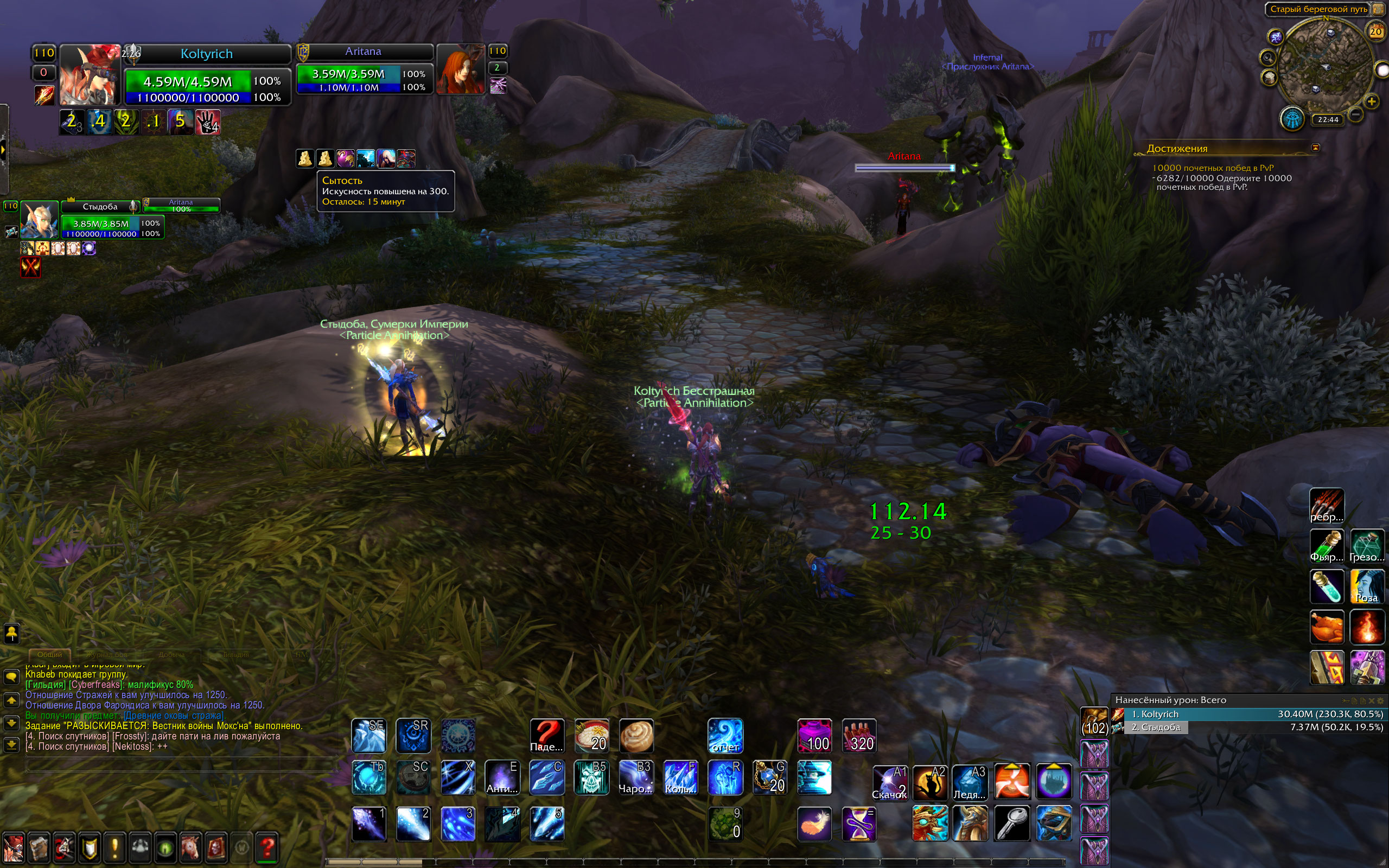This screenshot has width=1389, height=868.
Task: Activate the Скачок blink ability
Action: coord(890,782)
